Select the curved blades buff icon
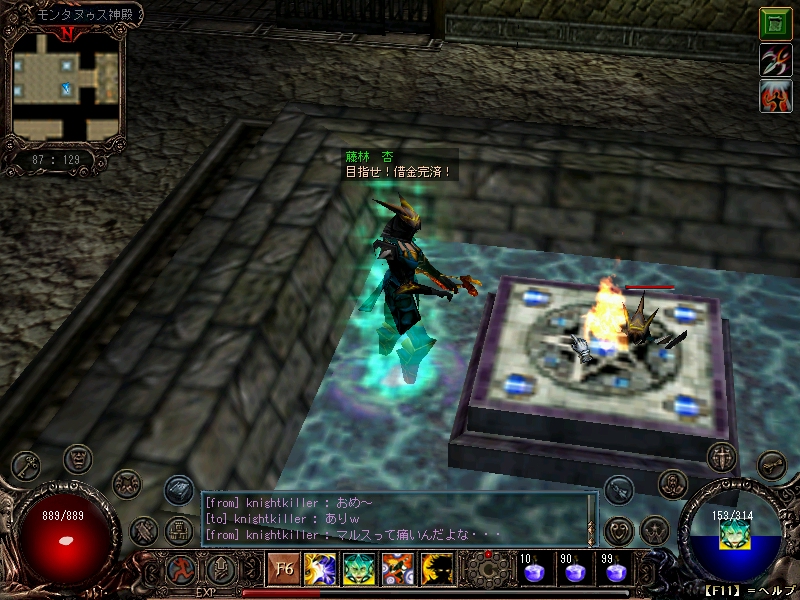The height and width of the screenshot is (600, 800). [775, 60]
